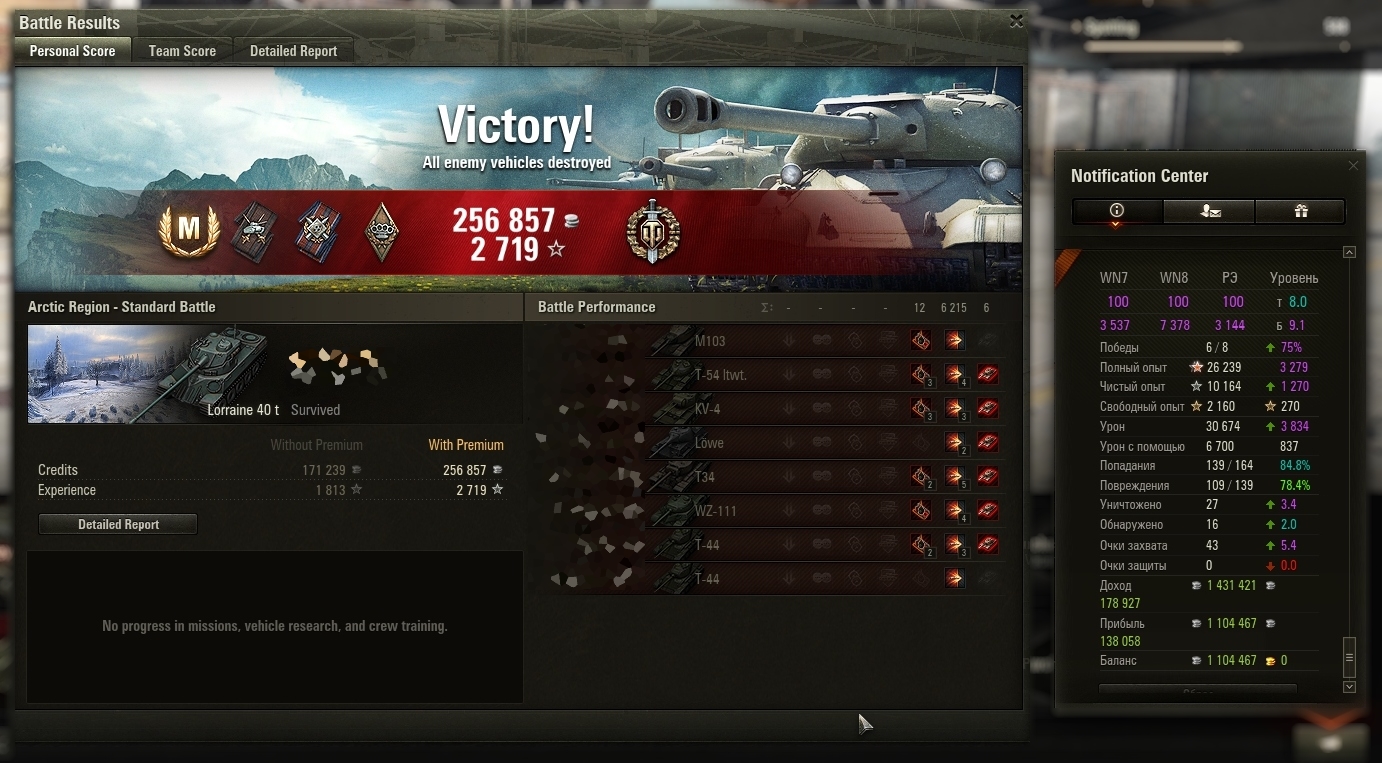Close the Battle Results window
This screenshot has width=1382, height=763.
(x=1016, y=21)
